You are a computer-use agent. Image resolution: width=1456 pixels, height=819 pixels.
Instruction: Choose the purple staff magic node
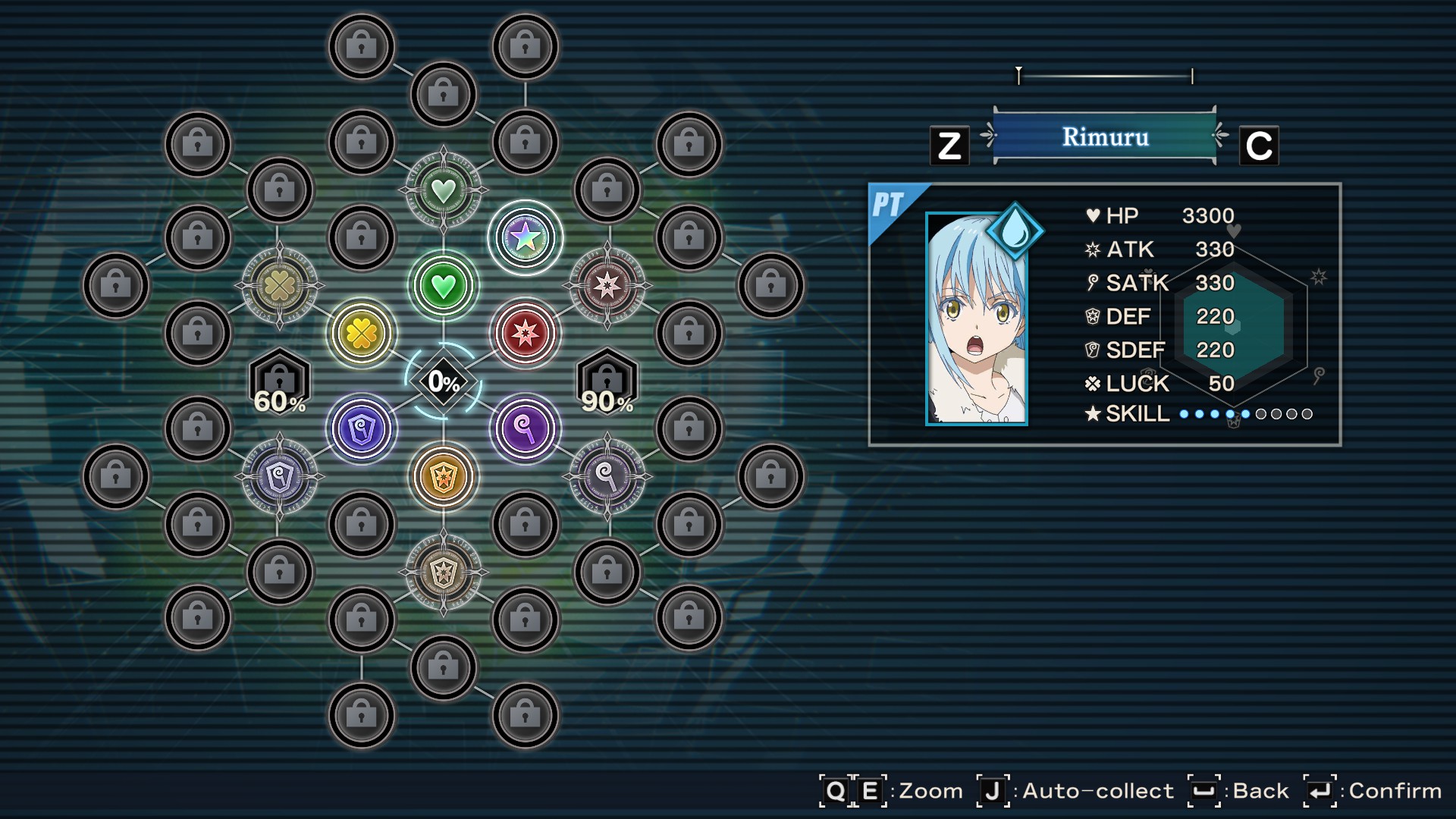tap(525, 429)
